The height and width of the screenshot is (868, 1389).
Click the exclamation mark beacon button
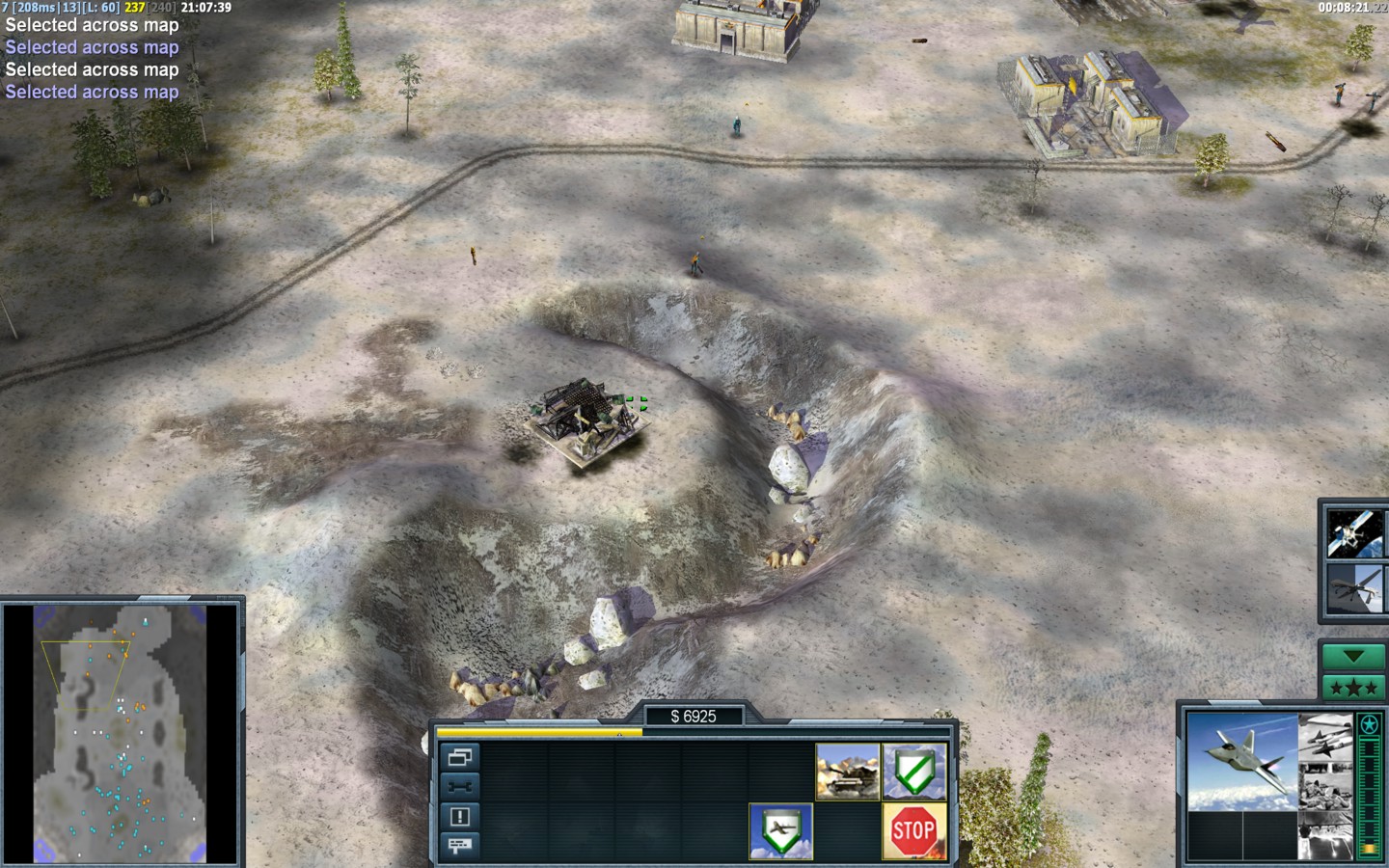coord(460,817)
